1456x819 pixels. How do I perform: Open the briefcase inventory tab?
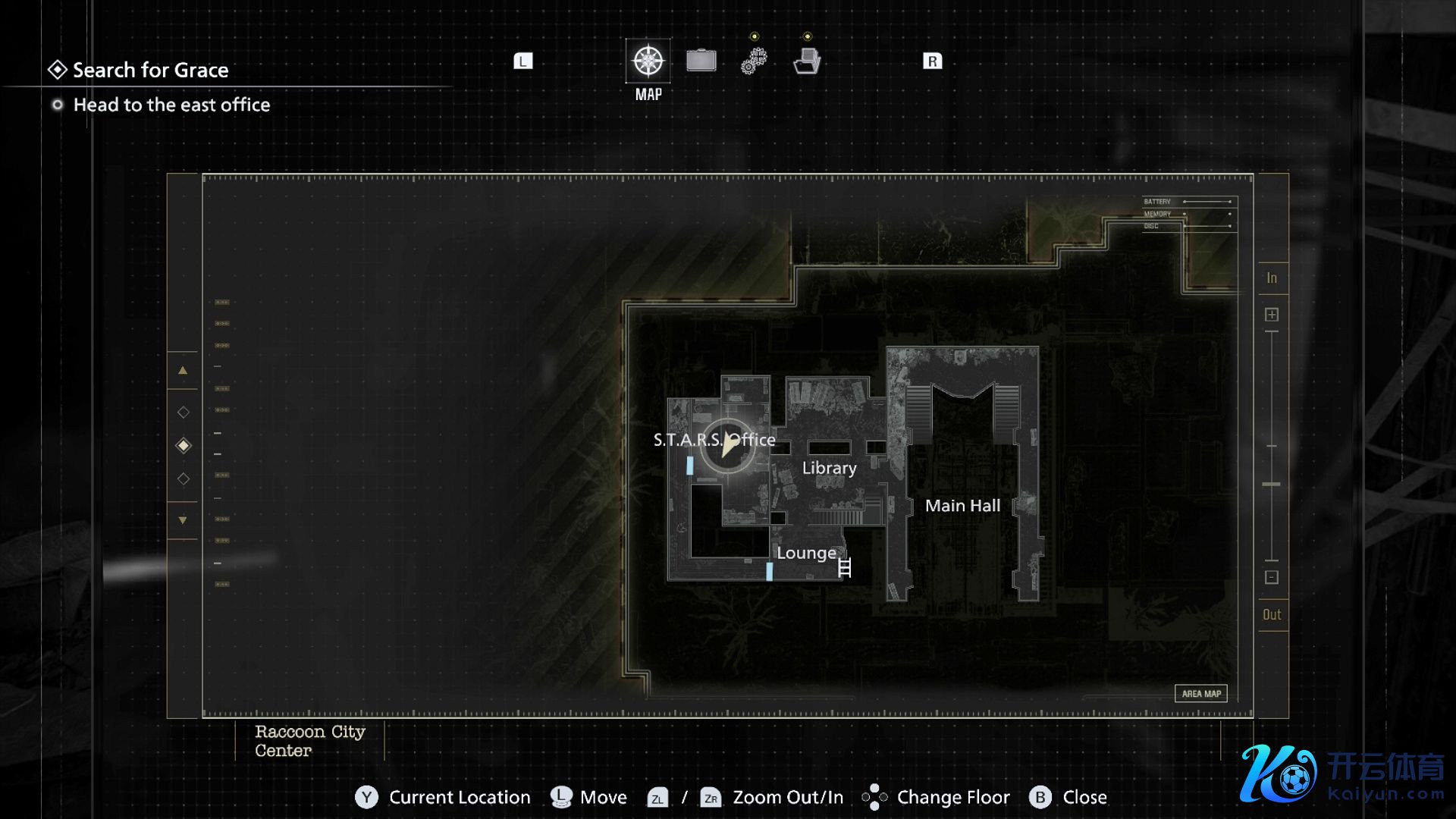point(701,61)
